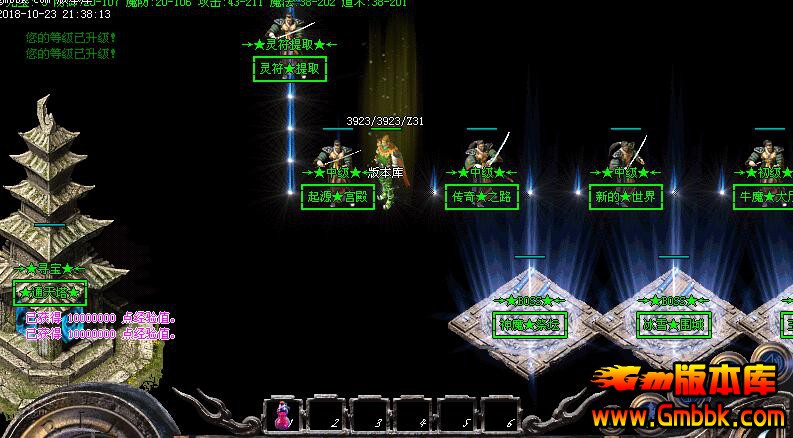Use the red potion in belt slot 1

(282, 414)
